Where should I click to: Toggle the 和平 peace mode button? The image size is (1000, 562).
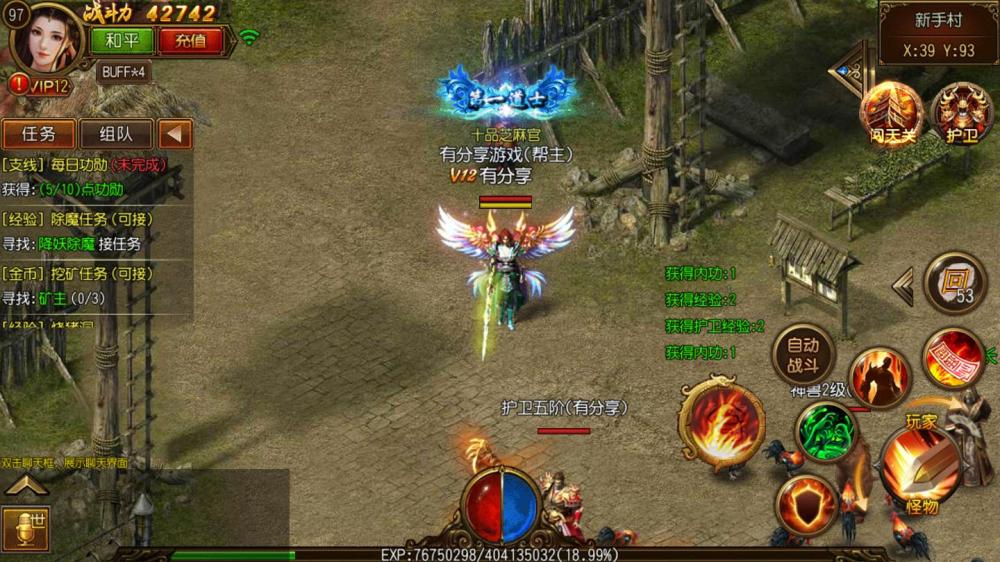121,41
